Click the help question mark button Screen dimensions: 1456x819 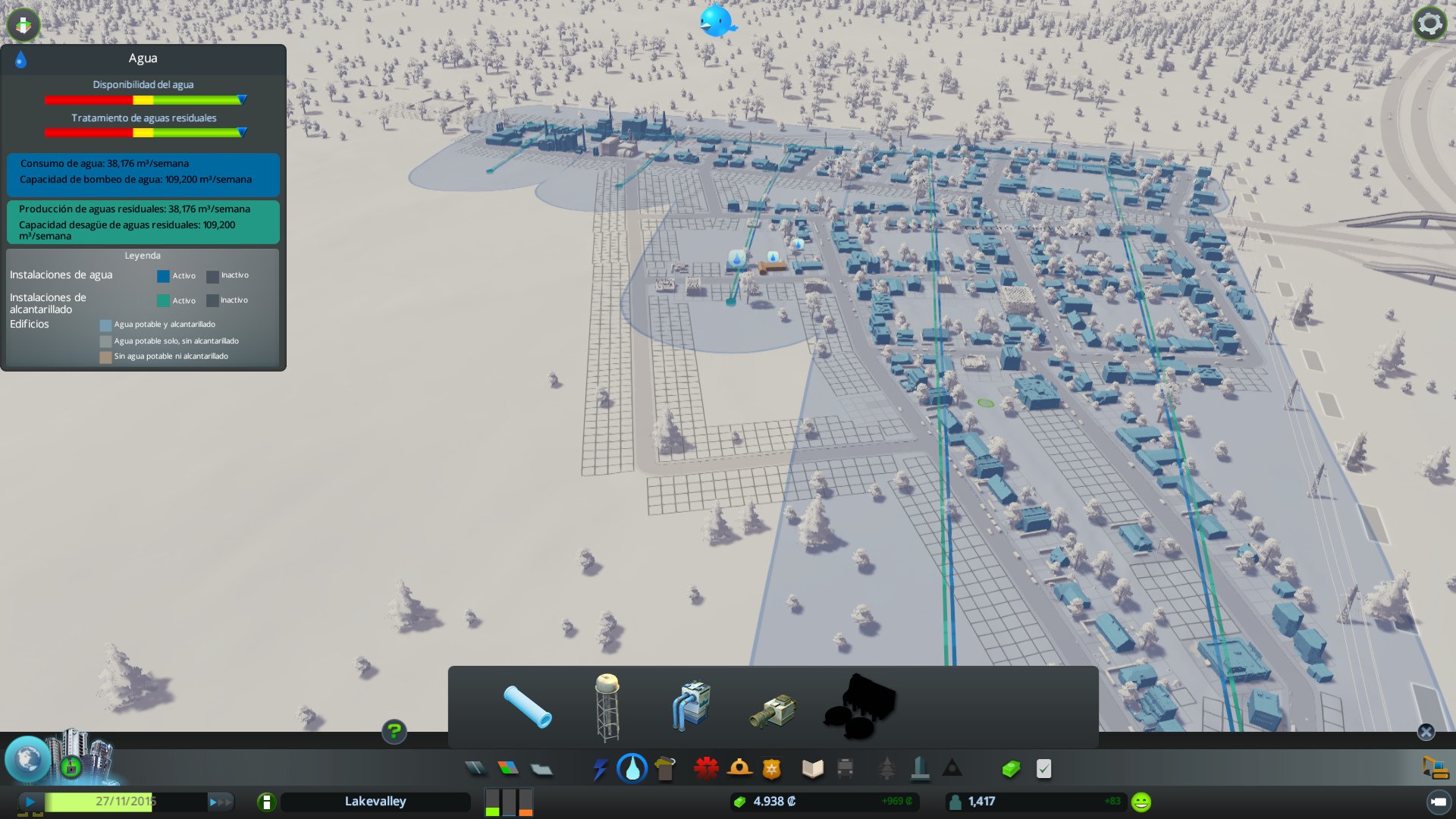click(394, 733)
